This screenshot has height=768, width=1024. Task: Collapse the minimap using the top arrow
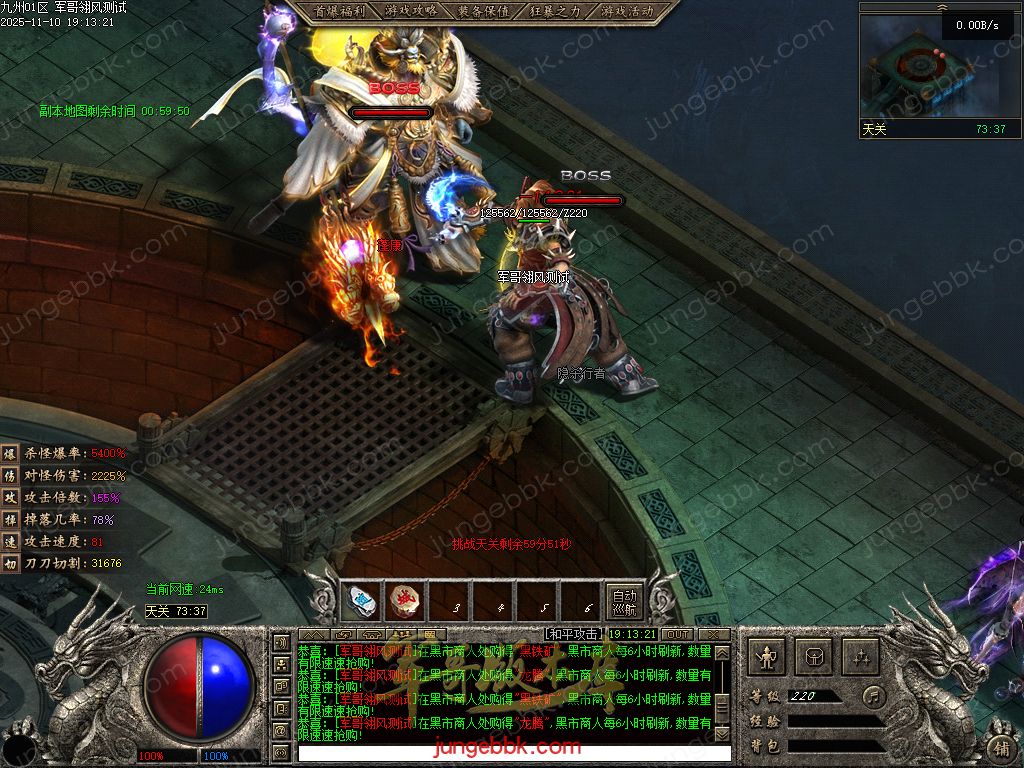pos(941,6)
